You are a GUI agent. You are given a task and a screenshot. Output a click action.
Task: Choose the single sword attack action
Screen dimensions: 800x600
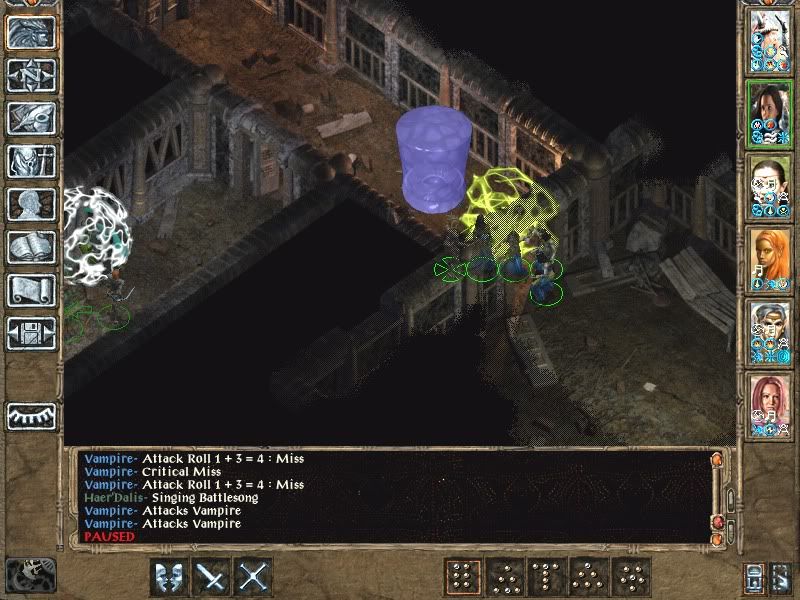[x=212, y=577]
